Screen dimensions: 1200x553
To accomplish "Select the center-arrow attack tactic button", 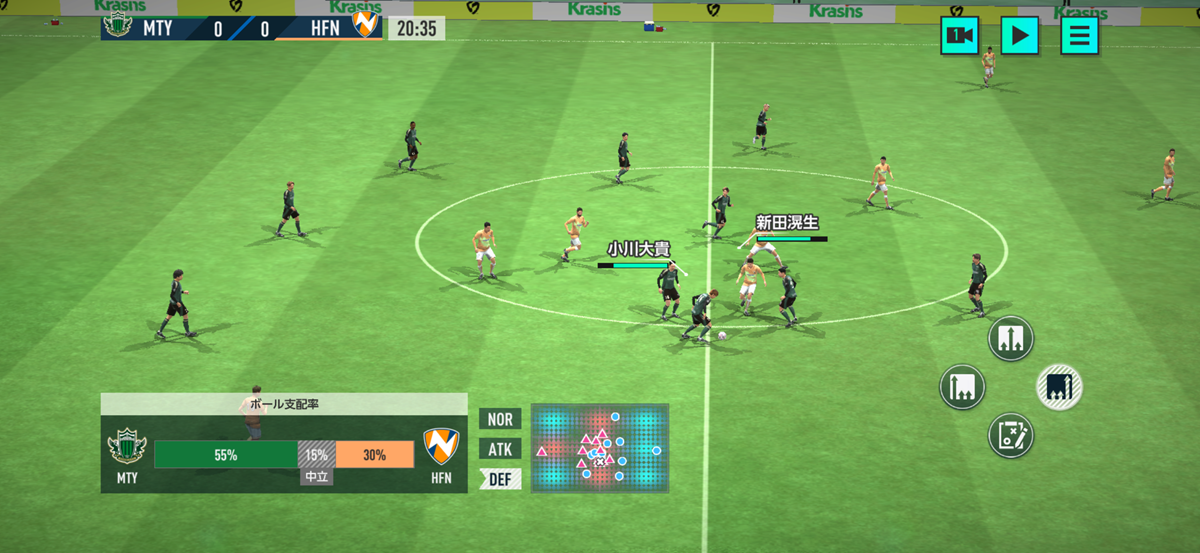I will point(1010,339).
